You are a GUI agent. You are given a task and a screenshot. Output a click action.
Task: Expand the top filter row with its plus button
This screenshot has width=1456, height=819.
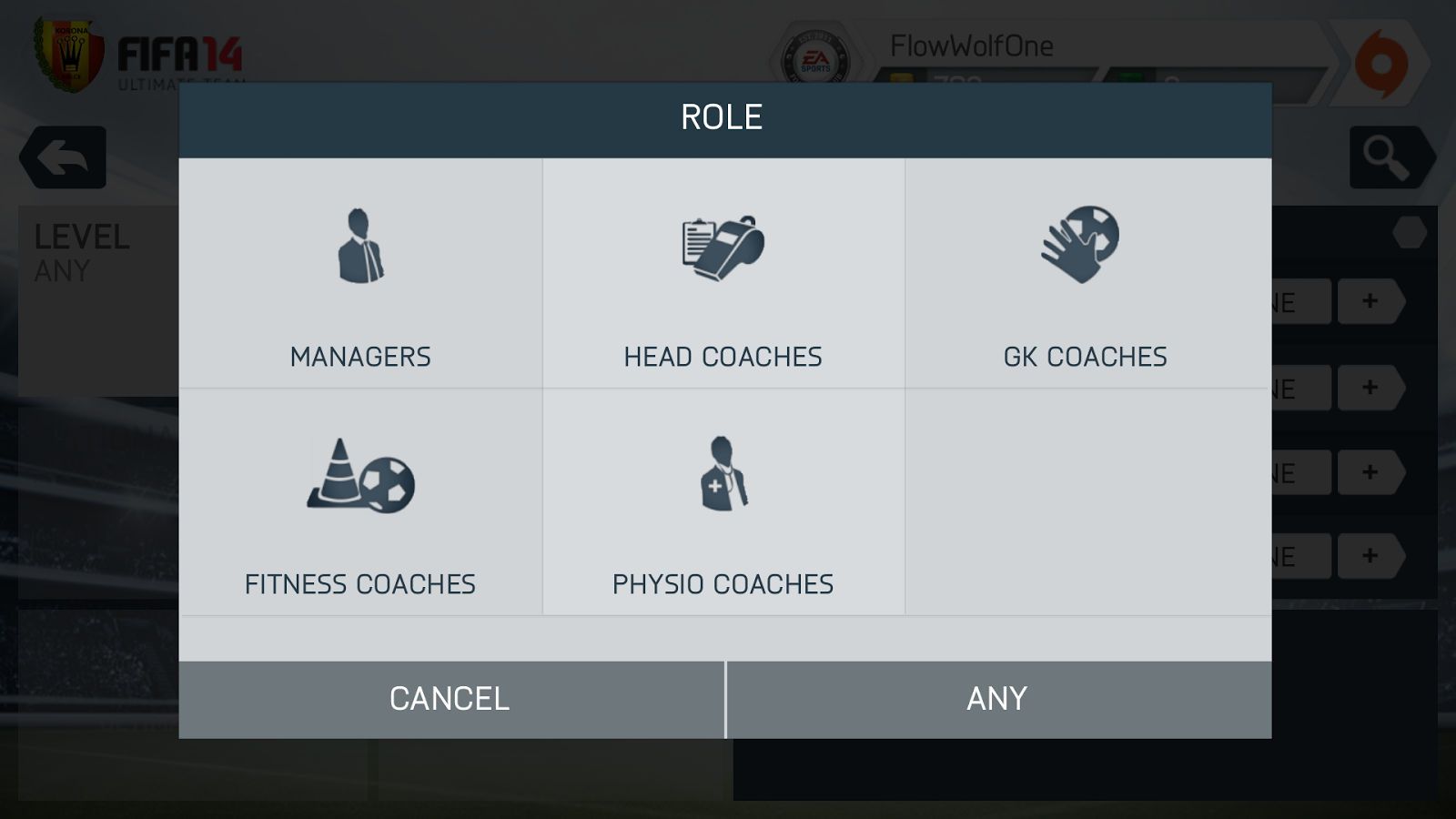point(1370,302)
